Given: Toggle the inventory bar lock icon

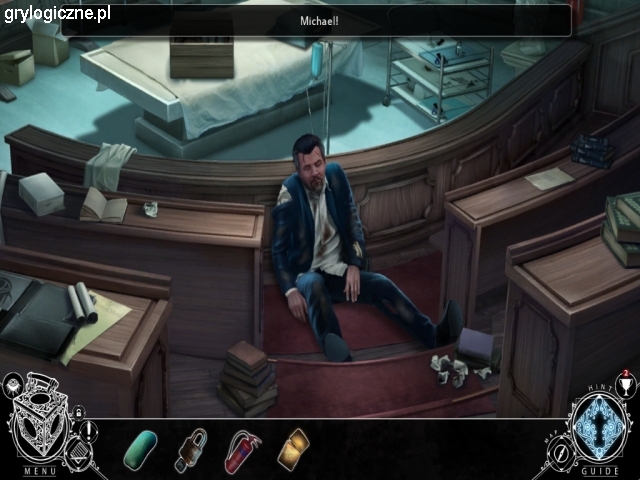Looking at the screenshot, I should (78, 412).
